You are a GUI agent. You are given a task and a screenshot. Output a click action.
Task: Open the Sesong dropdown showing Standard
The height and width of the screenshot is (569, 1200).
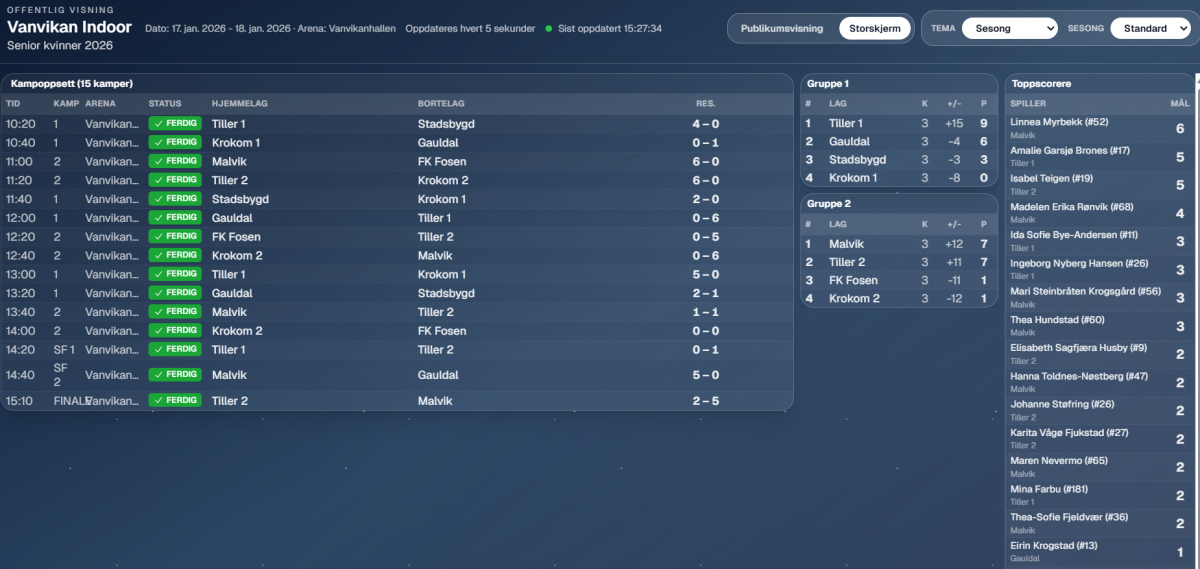1149,29
